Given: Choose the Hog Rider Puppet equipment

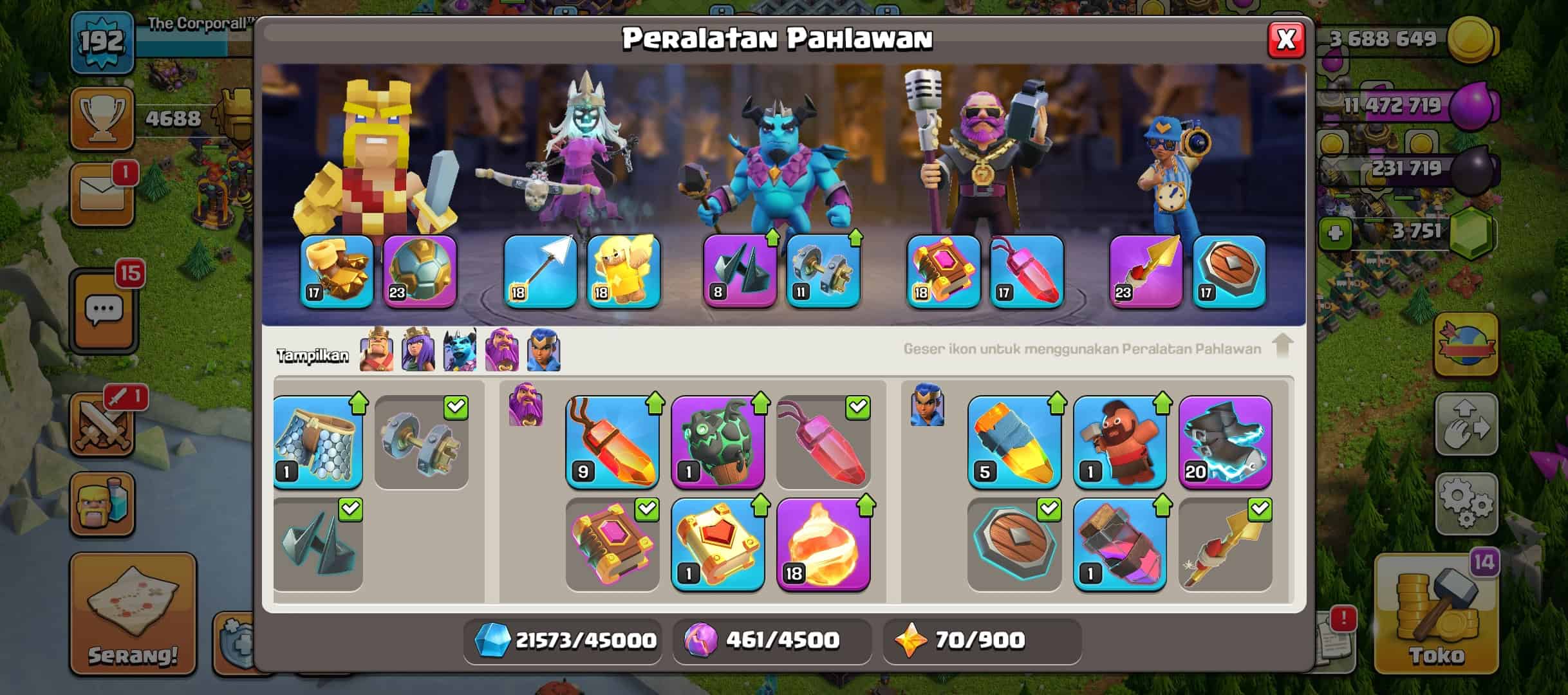Looking at the screenshot, I should pyautogui.click(x=1119, y=441).
